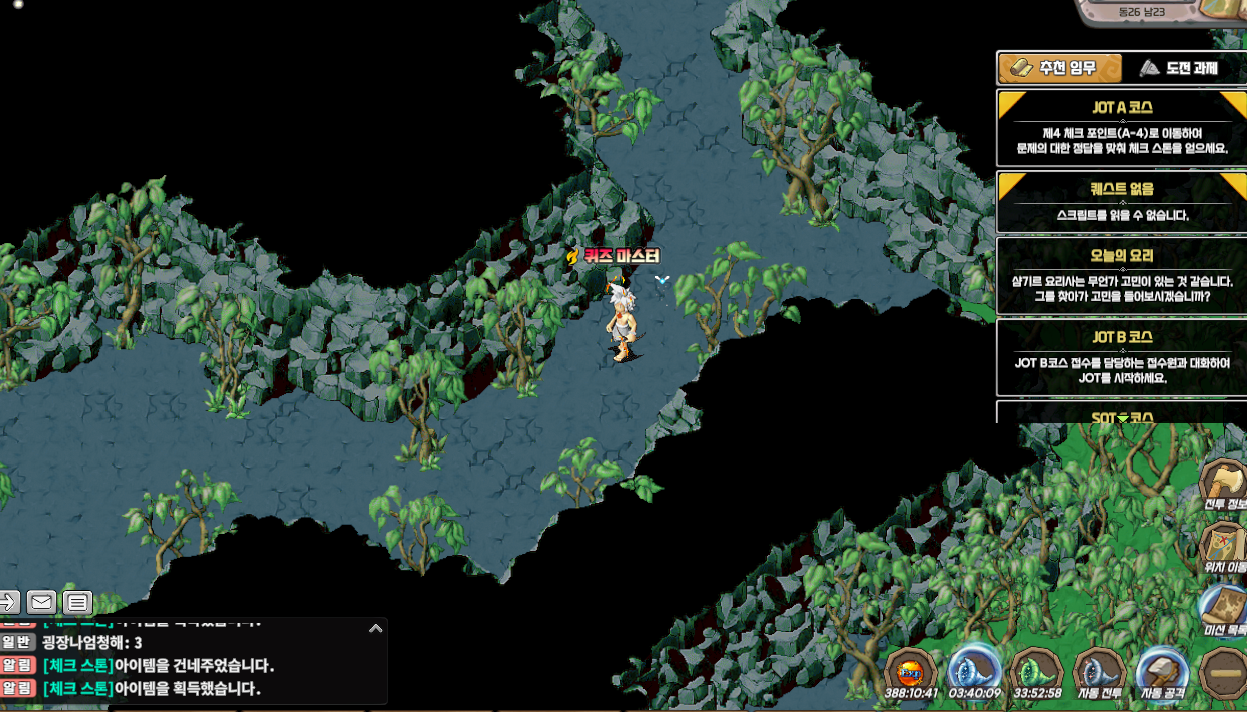Toggle the 자동 공격 stone axe button
Screen dimensions: 1247x712
coord(1161,672)
